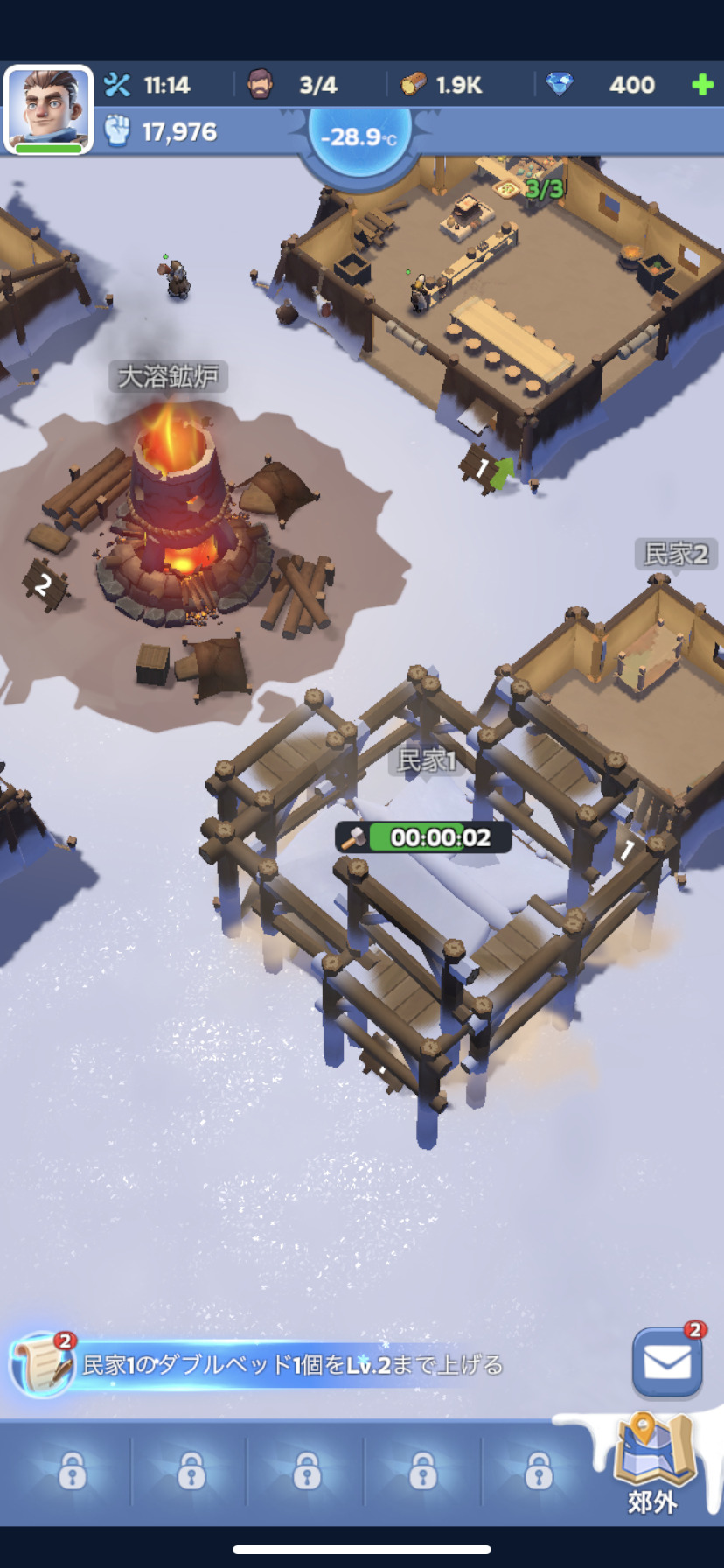The image size is (724, 1568).
Task: Select the 民家2 building label
Action: coord(675,553)
